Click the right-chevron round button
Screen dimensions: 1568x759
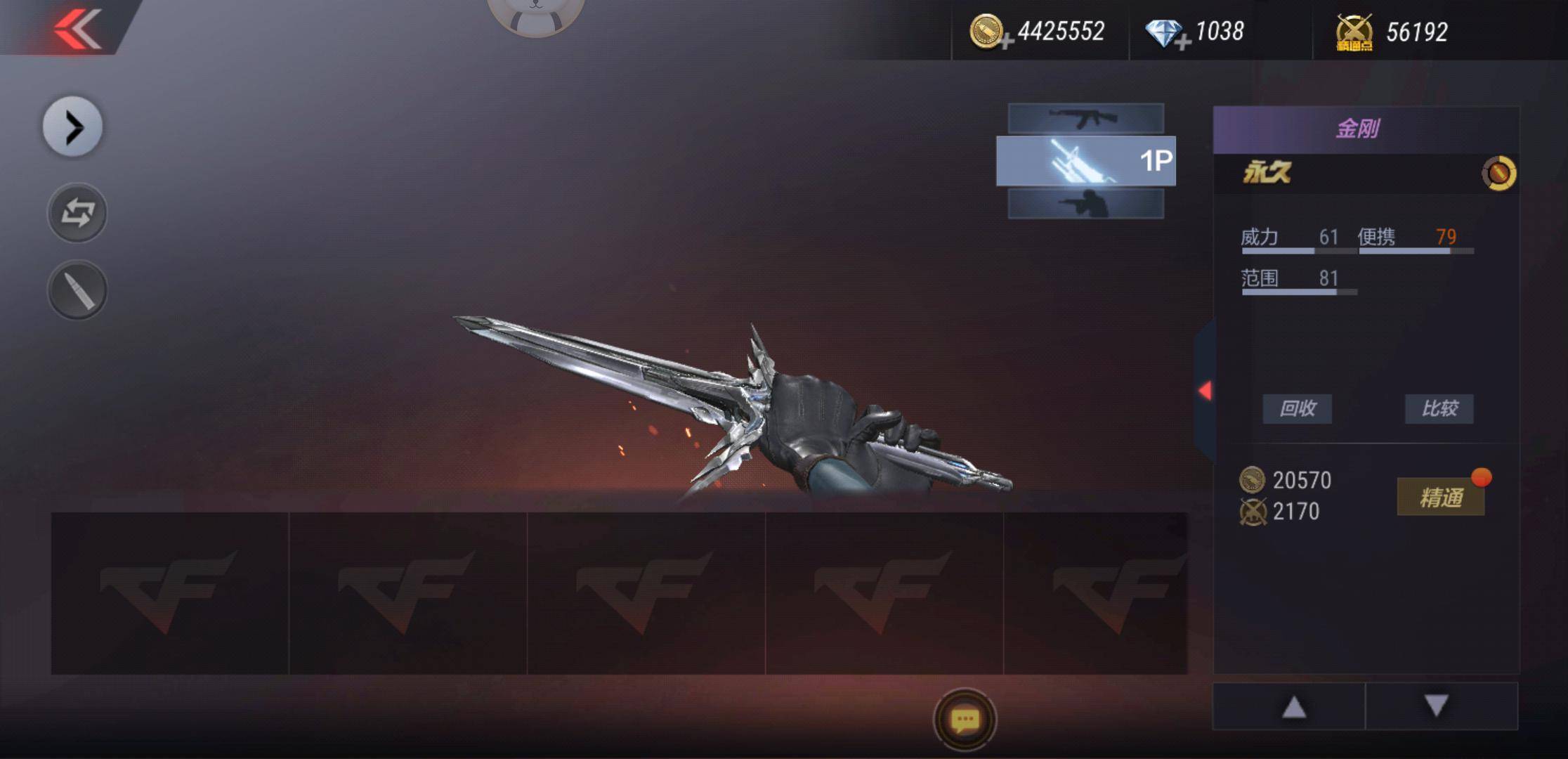(73, 127)
